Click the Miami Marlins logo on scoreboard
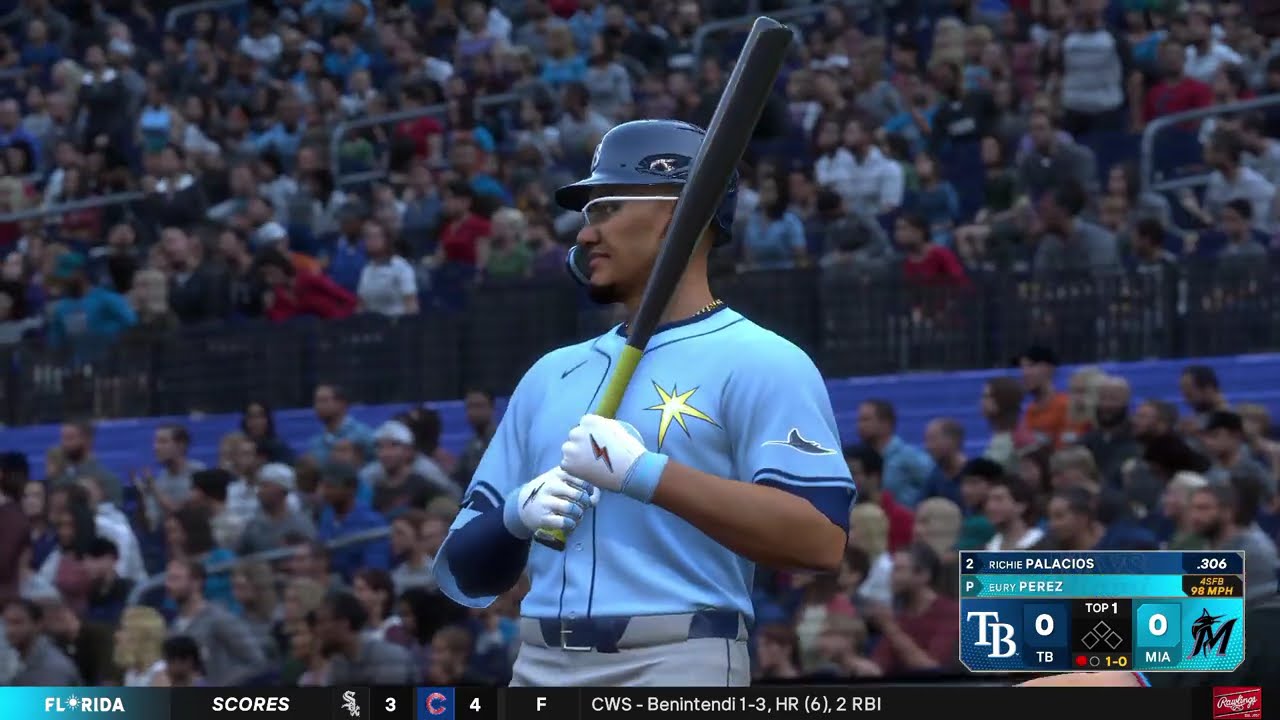The width and height of the screenshot is (1280, 720). 1212,632
